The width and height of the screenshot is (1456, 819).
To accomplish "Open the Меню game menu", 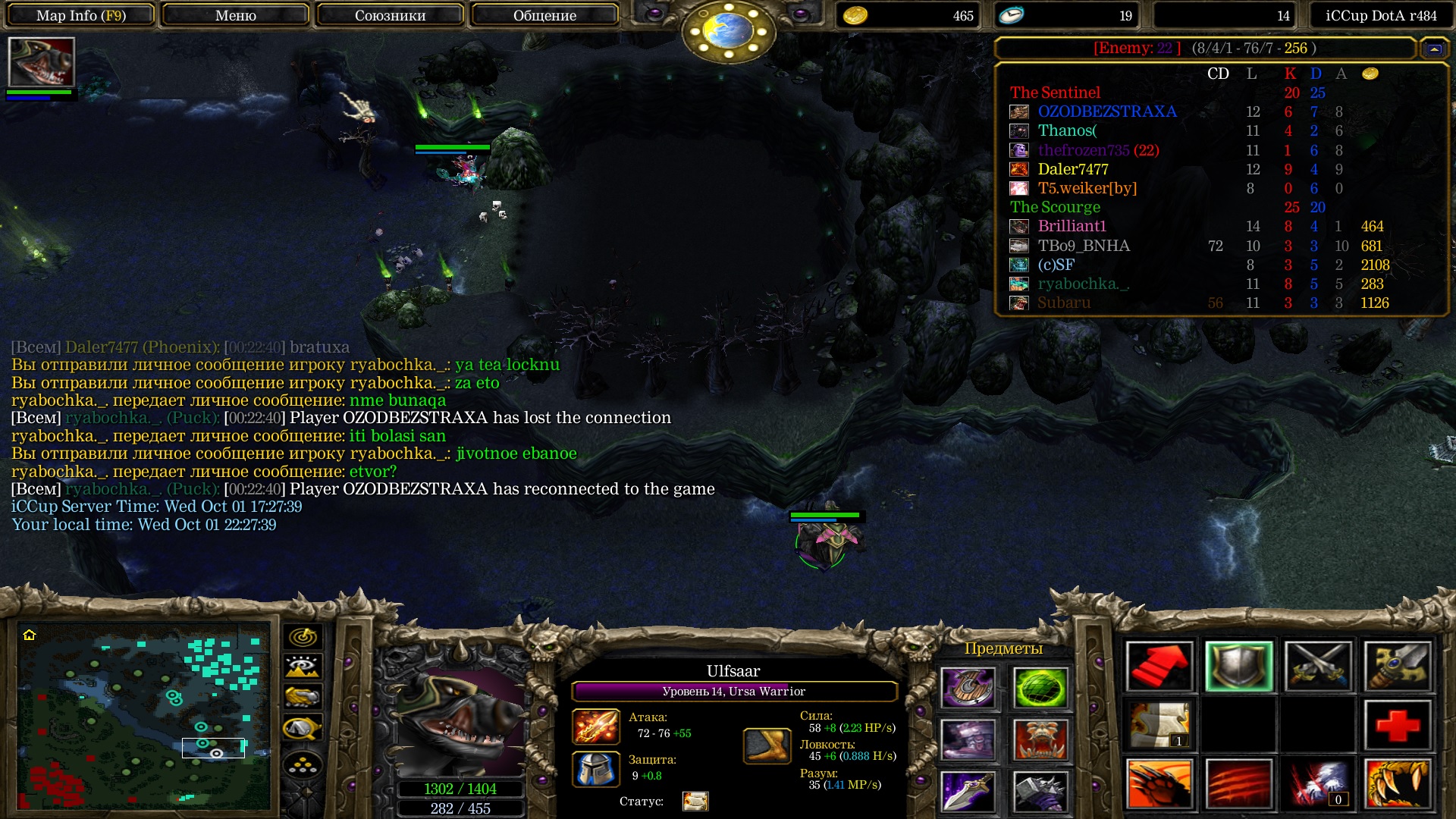I will tap(235, 15).
